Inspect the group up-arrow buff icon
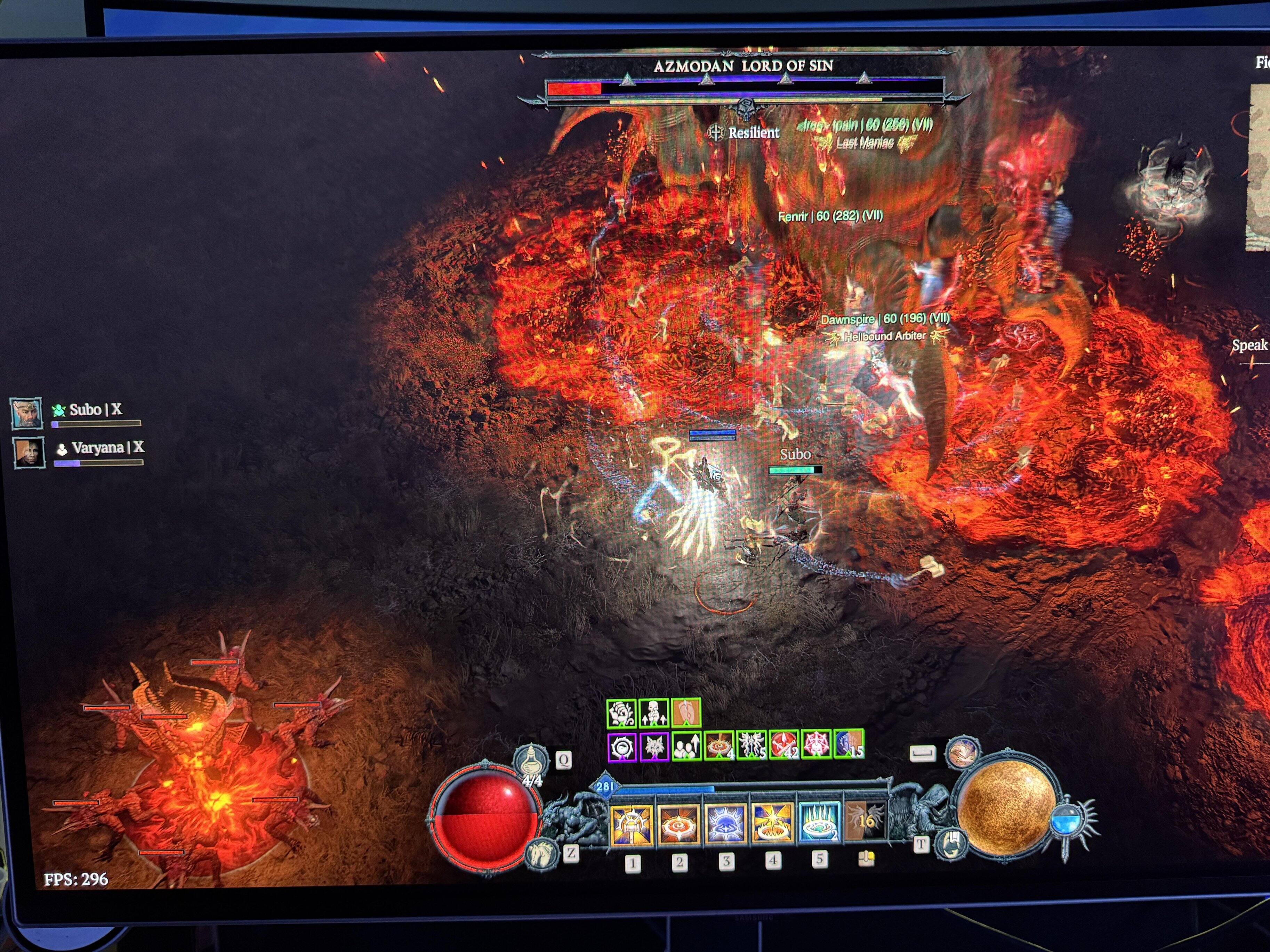The width and height of the screenshot is (1270, 952). (x=686, y=746)
